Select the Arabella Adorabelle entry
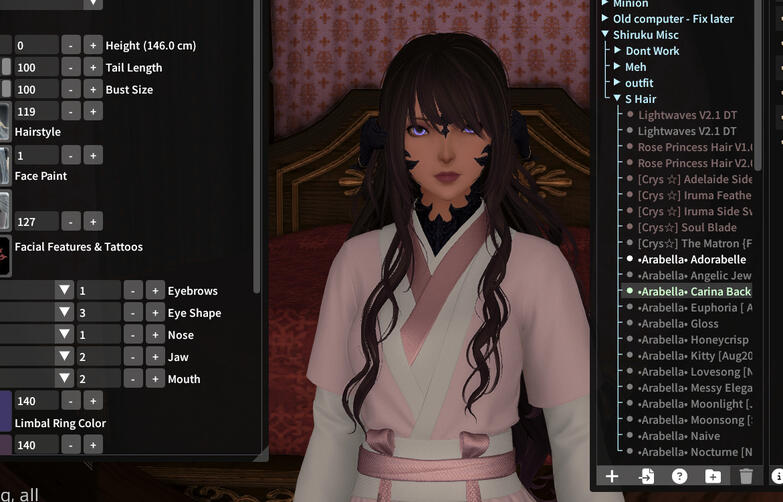783x502 pixels. coord(690,259)
